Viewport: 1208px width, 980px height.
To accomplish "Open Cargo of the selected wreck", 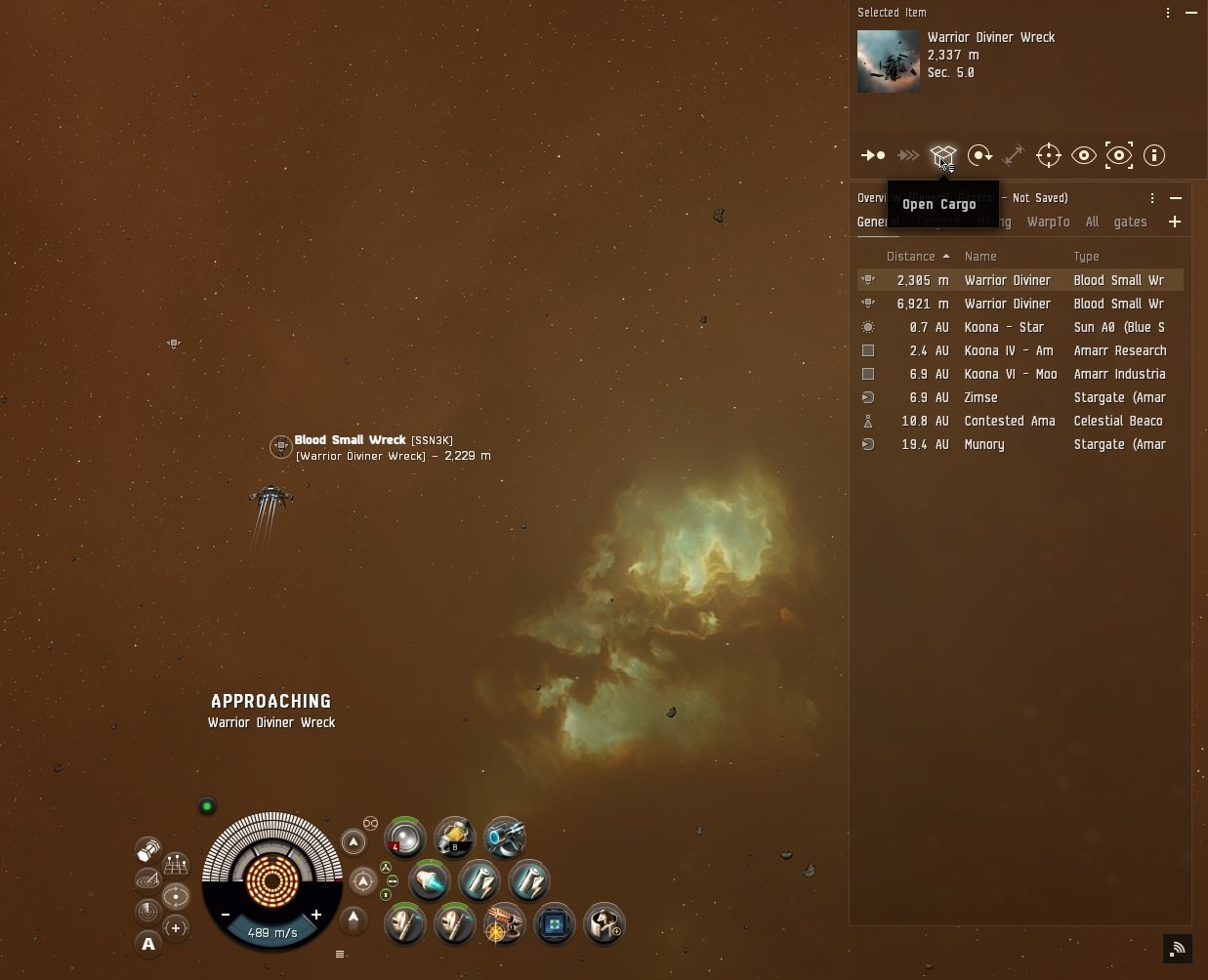I will click(x=942, y=155).
